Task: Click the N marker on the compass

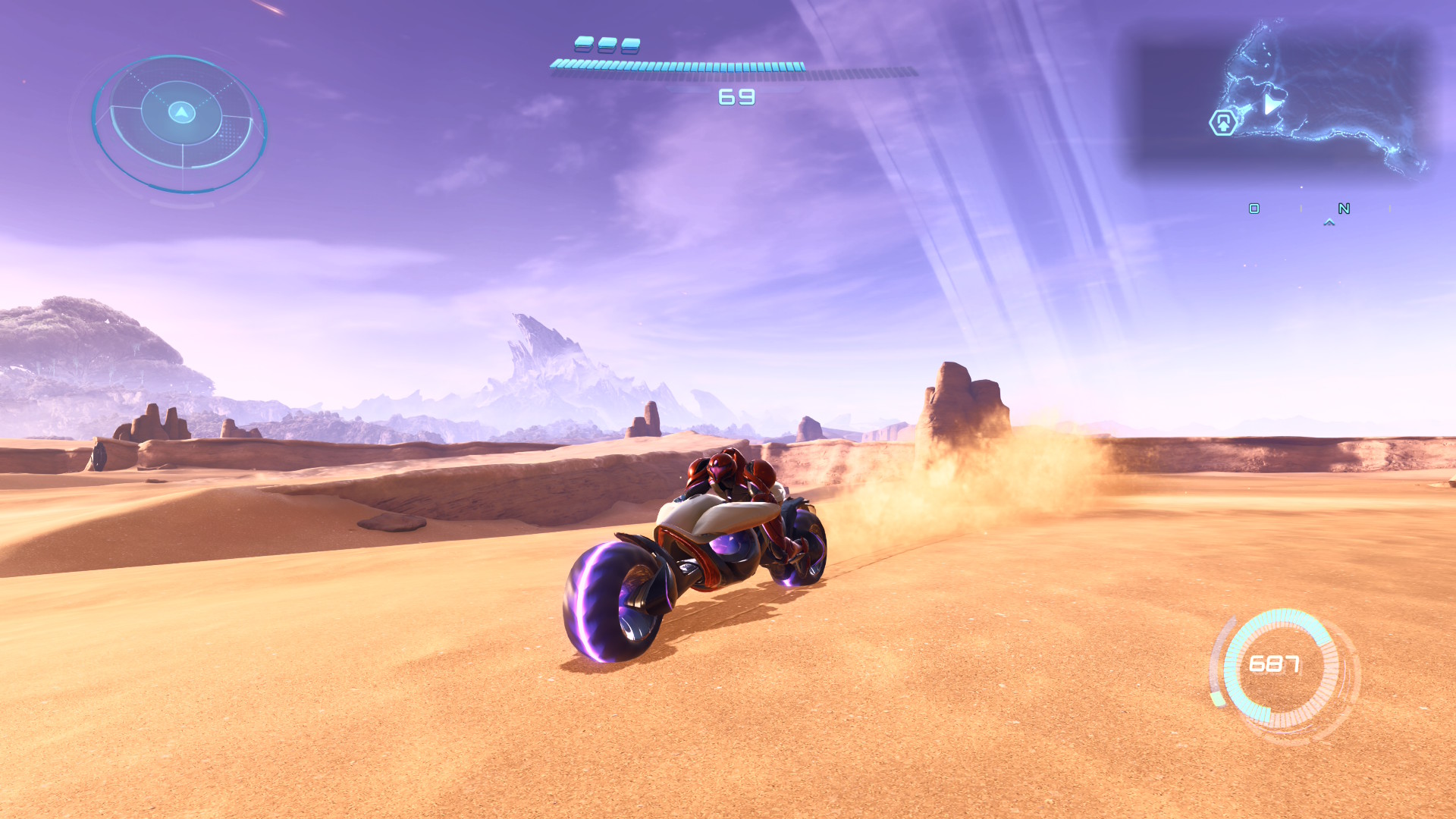Action: (x=1344, y=209)
